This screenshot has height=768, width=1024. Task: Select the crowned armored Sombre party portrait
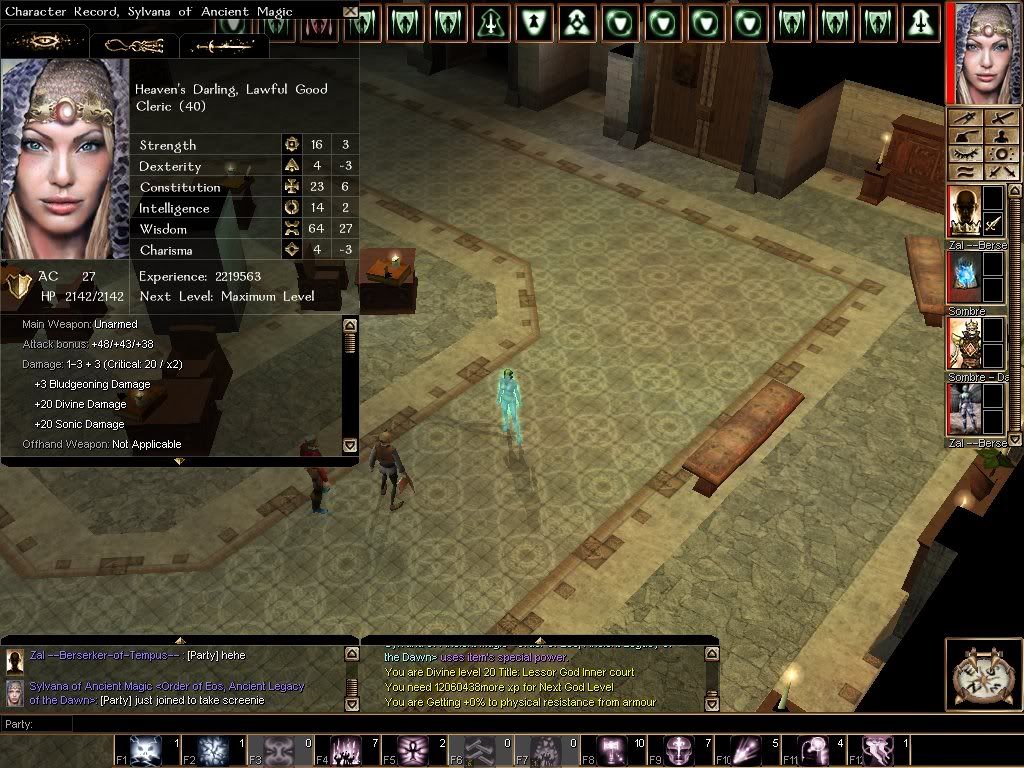click(964, 343)
